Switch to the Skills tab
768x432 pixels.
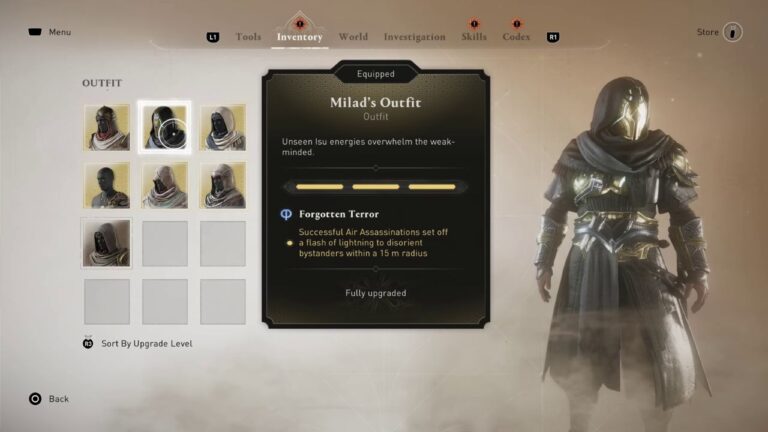tap(474, 37)
